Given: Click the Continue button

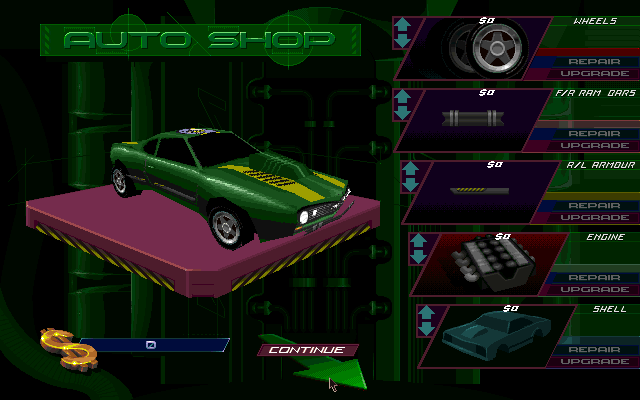Looking at the screenshot, I should pos(306,350).
